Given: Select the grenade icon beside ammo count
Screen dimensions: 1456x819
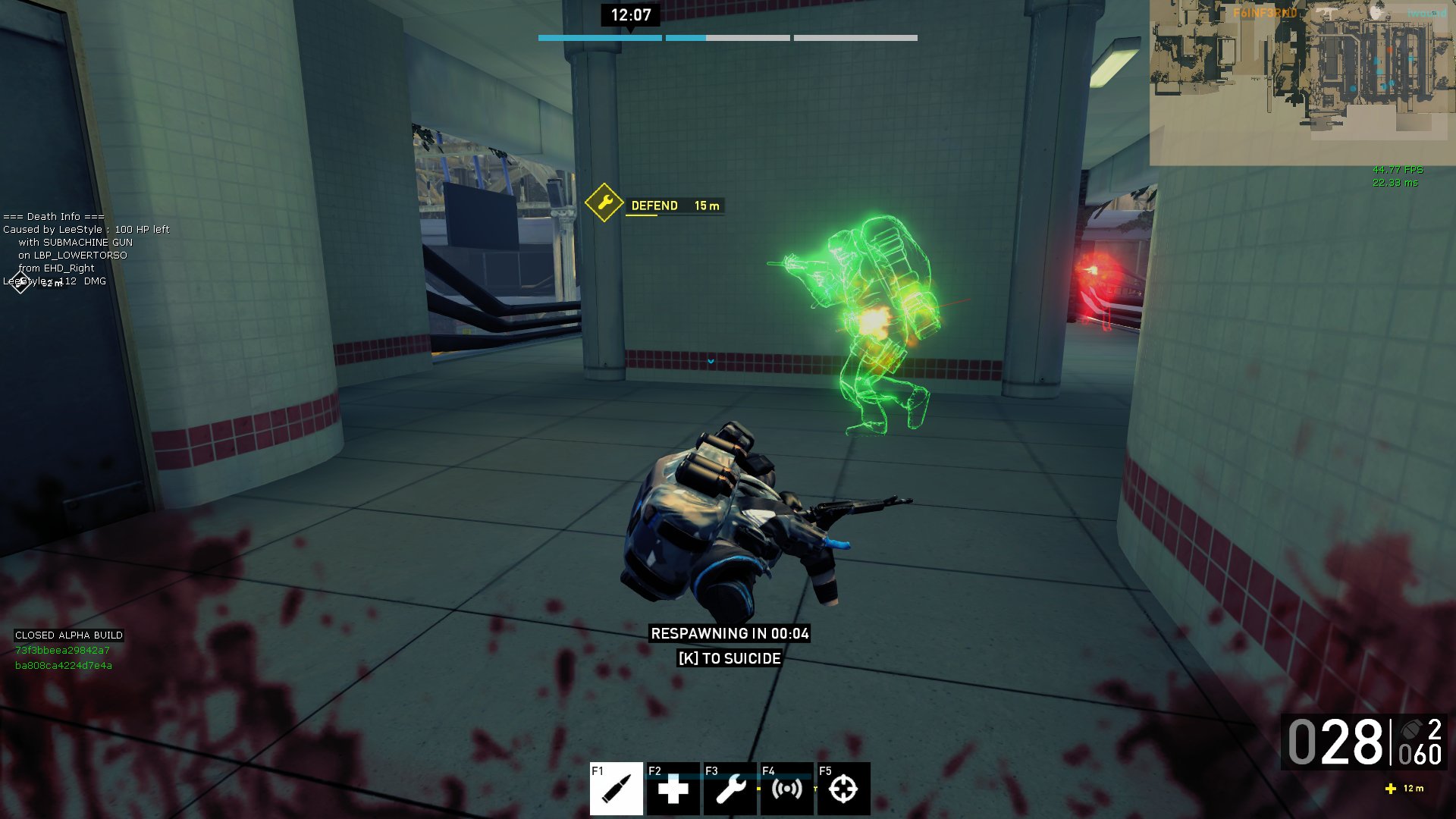Looking at the screenshot, I should 1410,730.
